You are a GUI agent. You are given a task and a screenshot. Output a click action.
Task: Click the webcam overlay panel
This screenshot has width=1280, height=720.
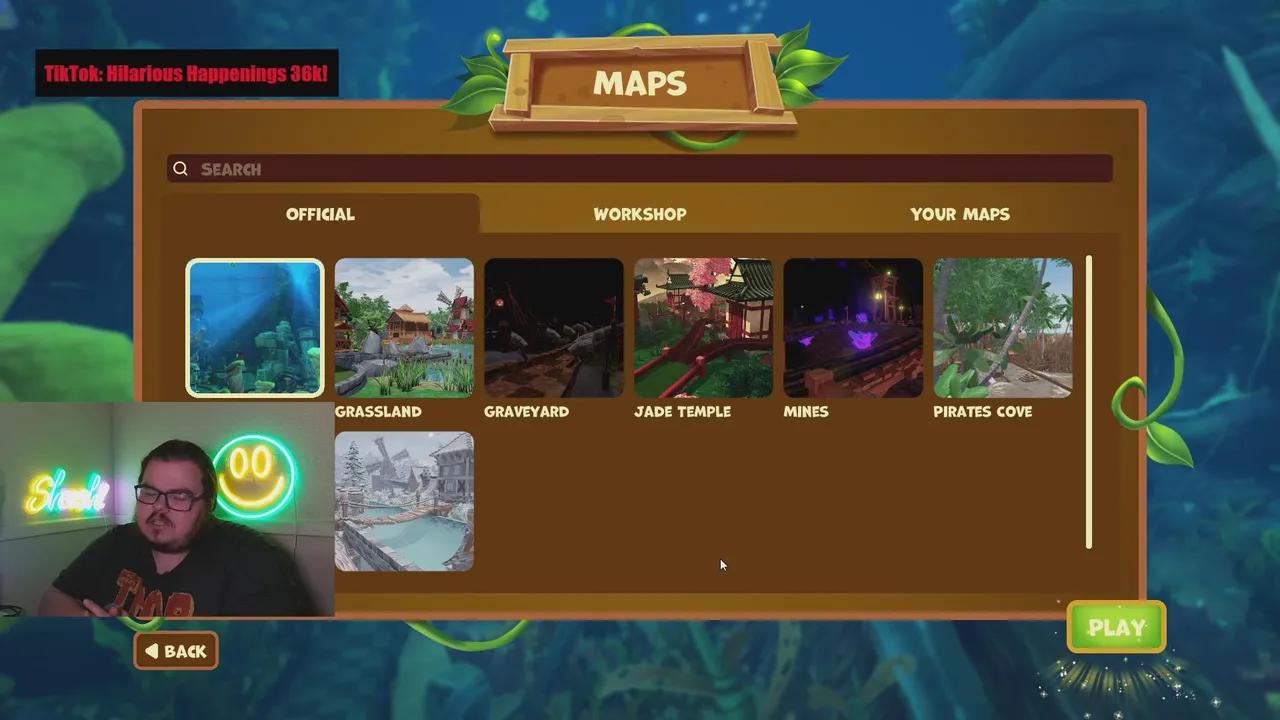(165, 510)
